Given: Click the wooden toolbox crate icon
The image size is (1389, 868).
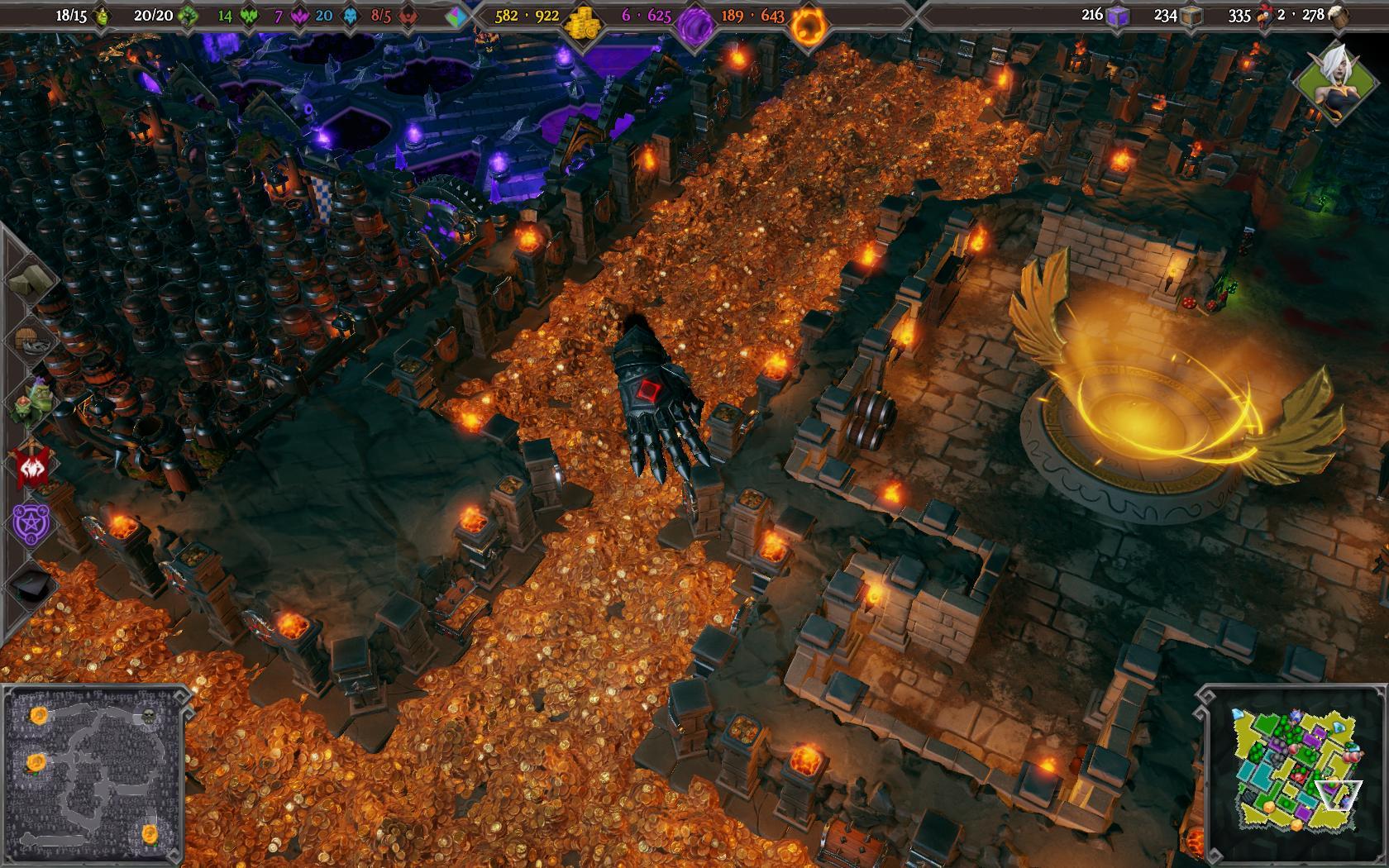Looking at the screenshot, I should point(1191,16).
